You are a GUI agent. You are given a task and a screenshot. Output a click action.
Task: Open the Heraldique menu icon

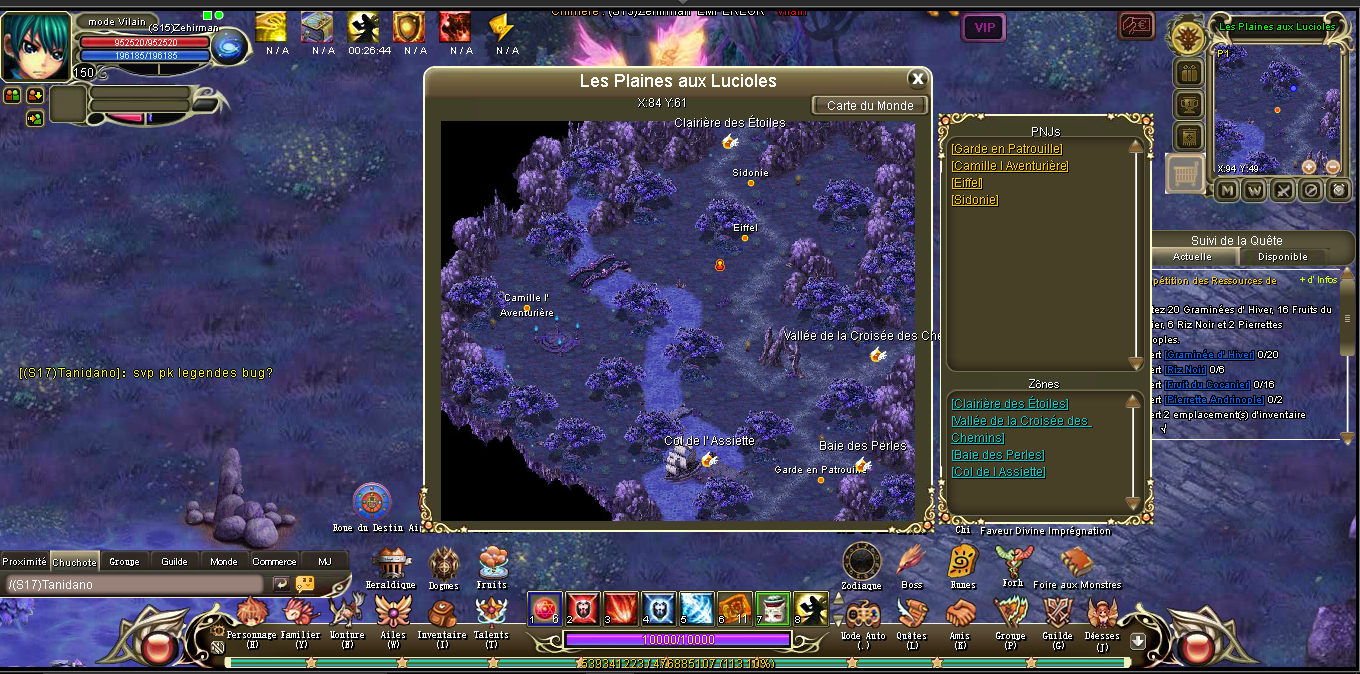coord(390,563)
